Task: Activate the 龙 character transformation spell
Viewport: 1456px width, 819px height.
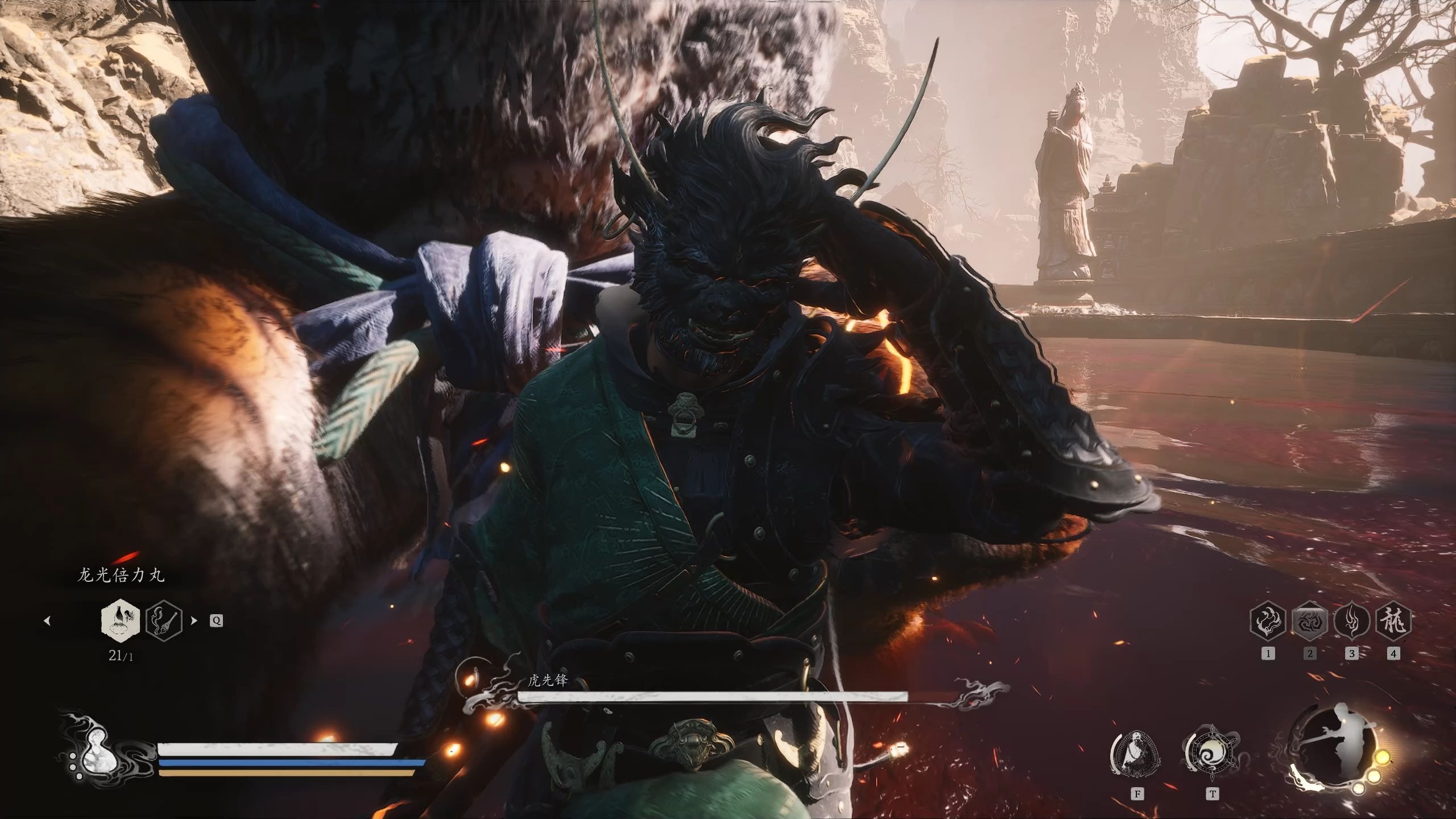Action: (1393, 621)
